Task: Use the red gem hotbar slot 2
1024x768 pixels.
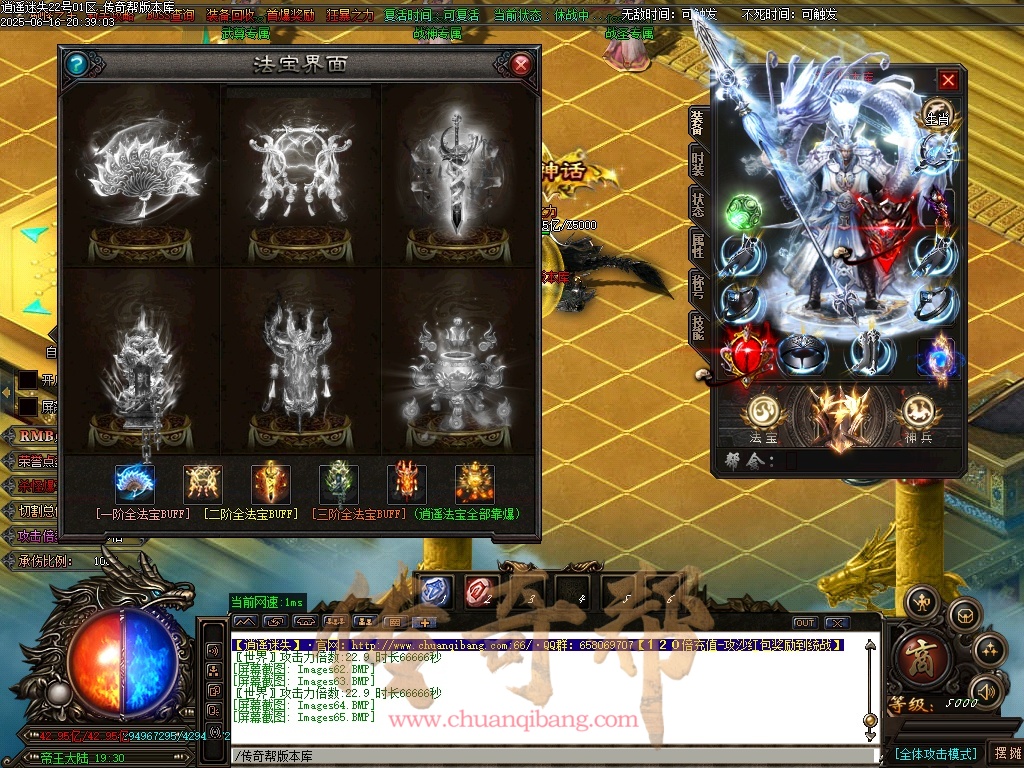Action: (x=479, y=591)
